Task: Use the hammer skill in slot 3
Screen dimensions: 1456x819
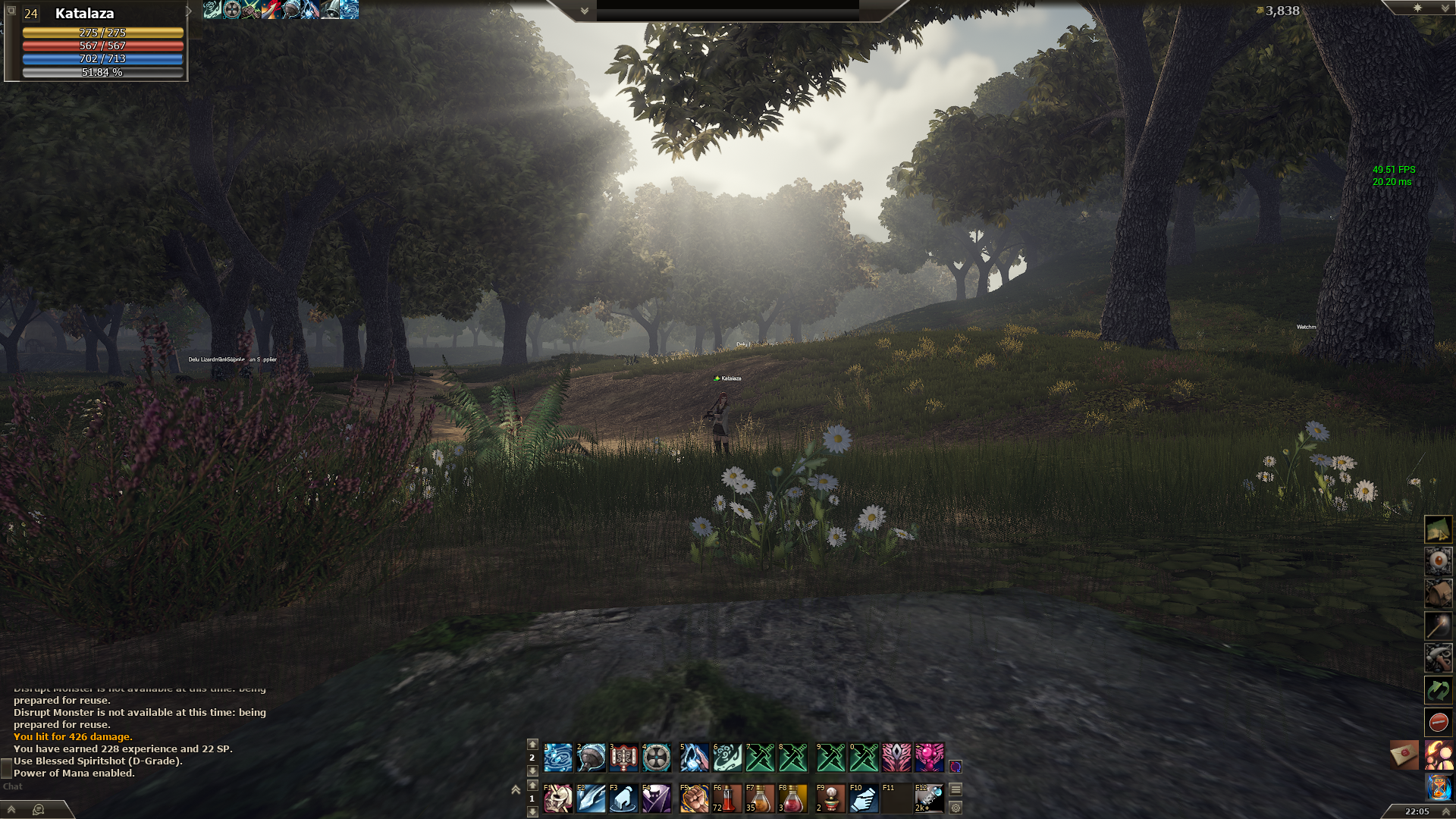Action: [624, 757]
